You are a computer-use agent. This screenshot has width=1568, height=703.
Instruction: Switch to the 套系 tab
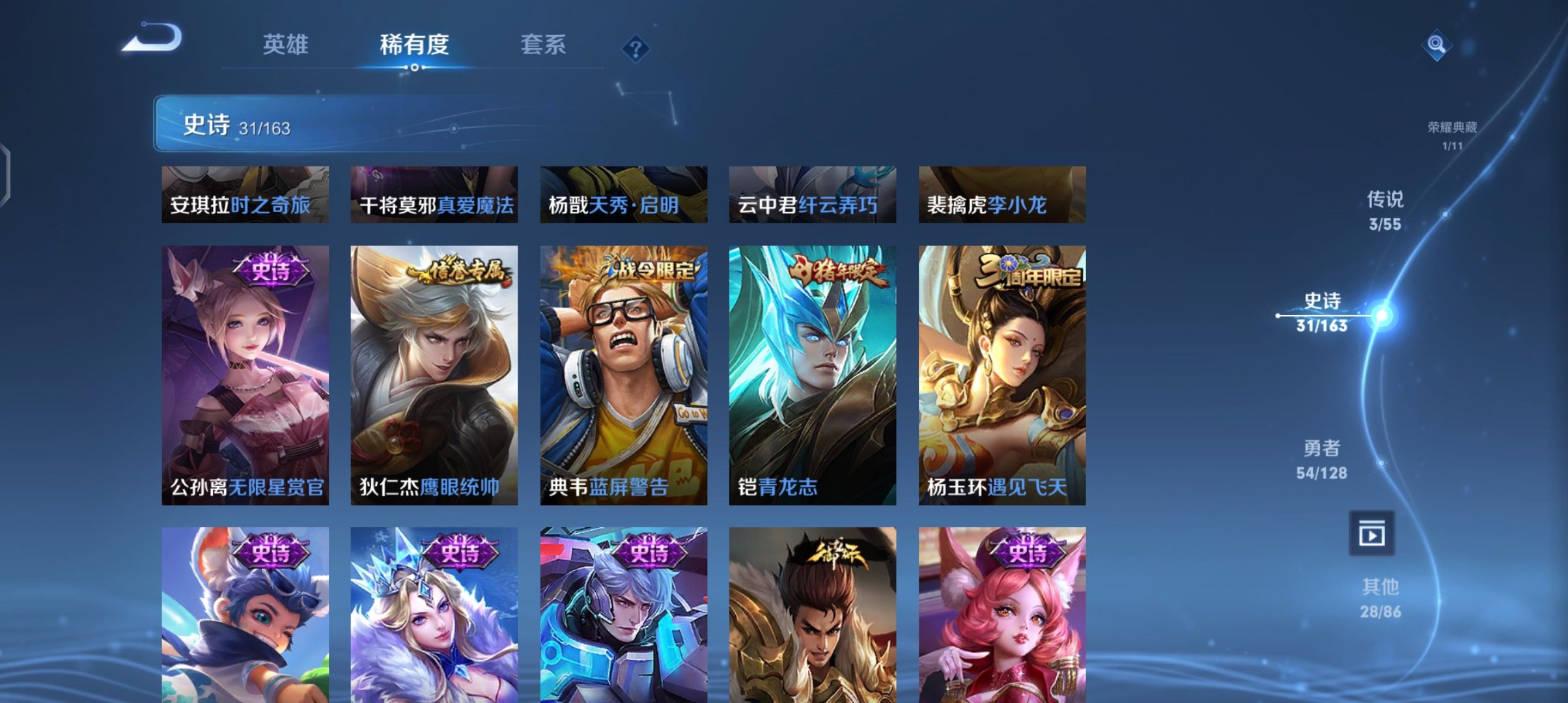[x=542, y=44]
